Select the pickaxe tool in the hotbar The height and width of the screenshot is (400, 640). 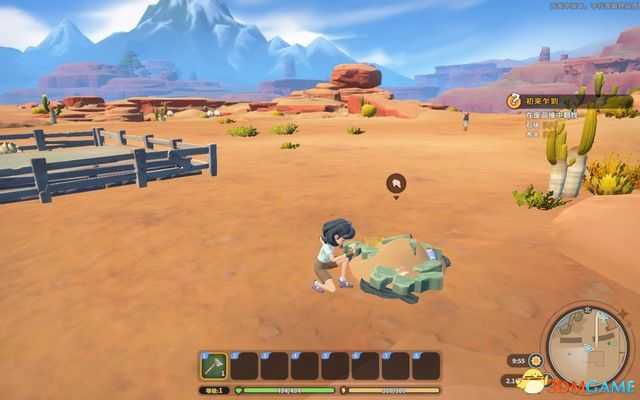coord(214,366)
